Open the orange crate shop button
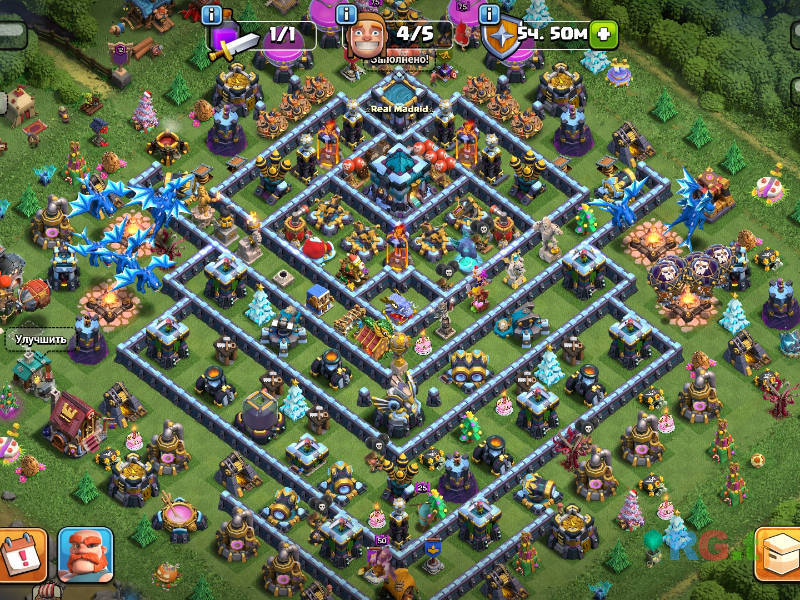 [x=780, y=553]
